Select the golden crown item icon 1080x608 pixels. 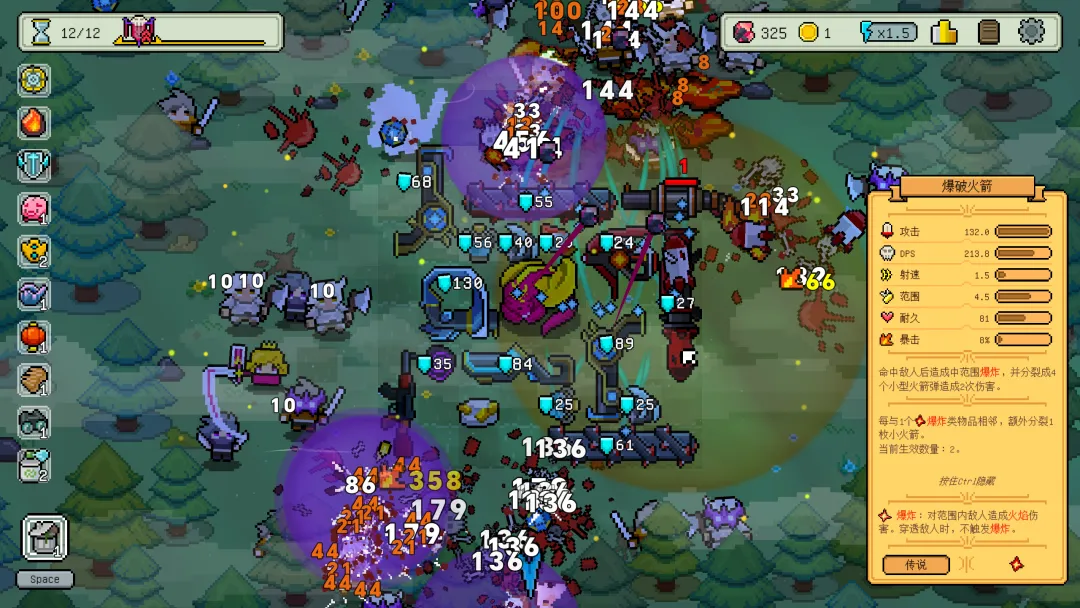coord(34,252)
